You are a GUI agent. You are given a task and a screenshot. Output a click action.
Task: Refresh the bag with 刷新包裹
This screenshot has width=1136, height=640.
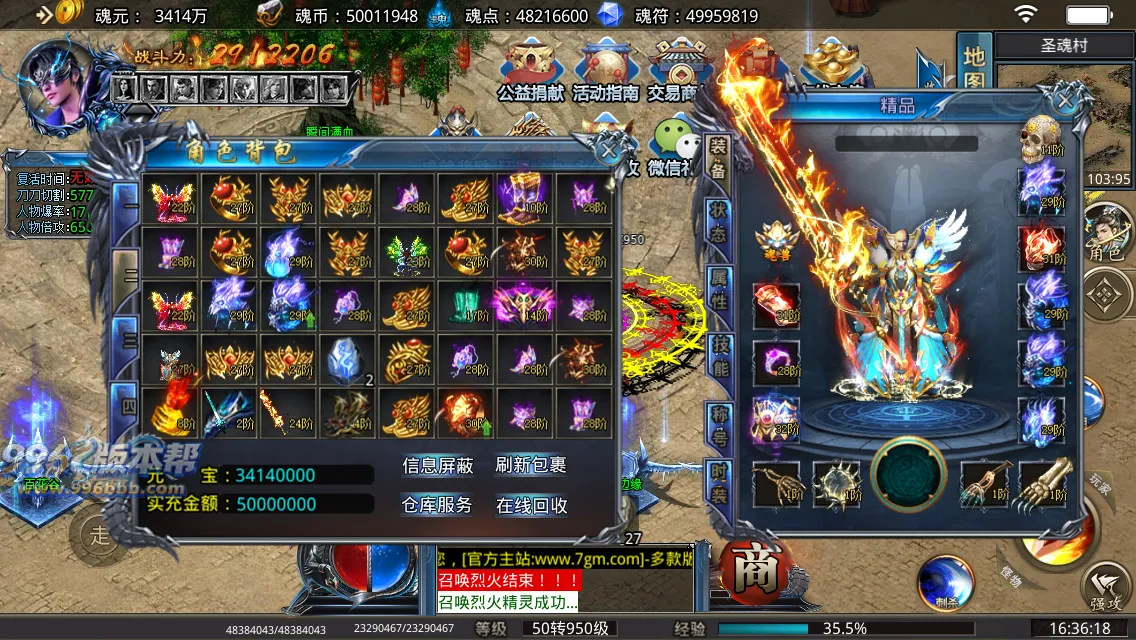coord(531,466)
